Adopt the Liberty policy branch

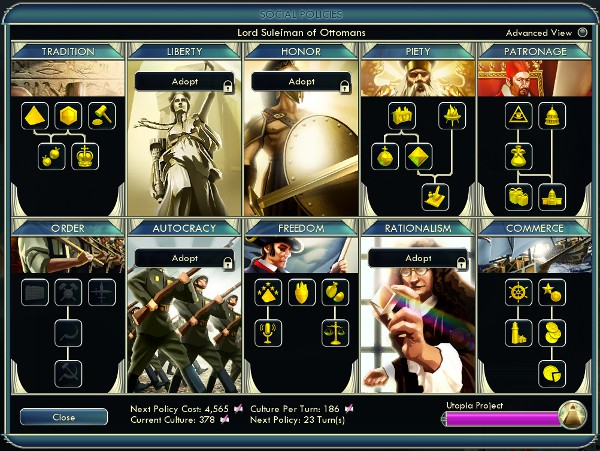(x=184, y=82)
